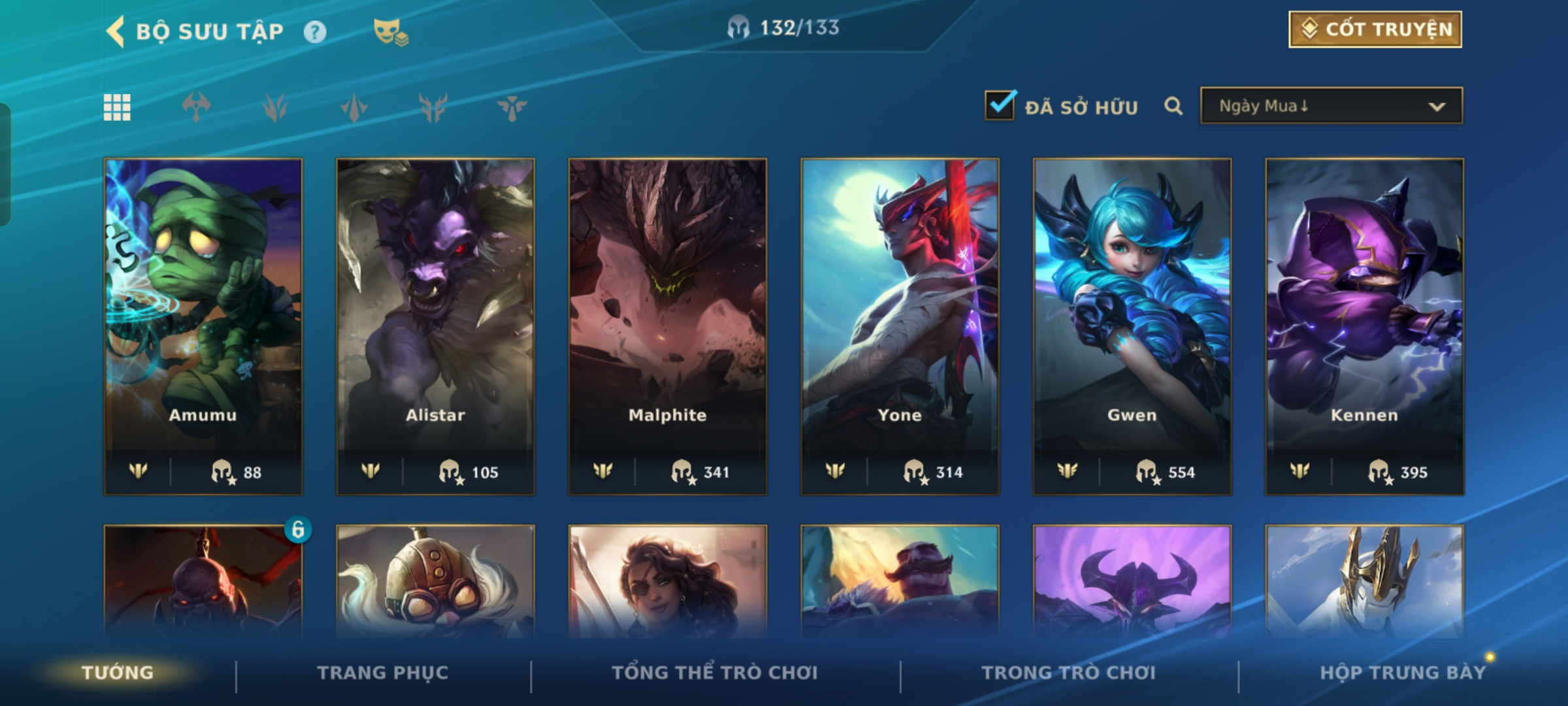The width and height of the screenshot is (1568, 706).
Task: Show the Hộp Trưng Bày tab
Action: click(x=1403, y=673)
